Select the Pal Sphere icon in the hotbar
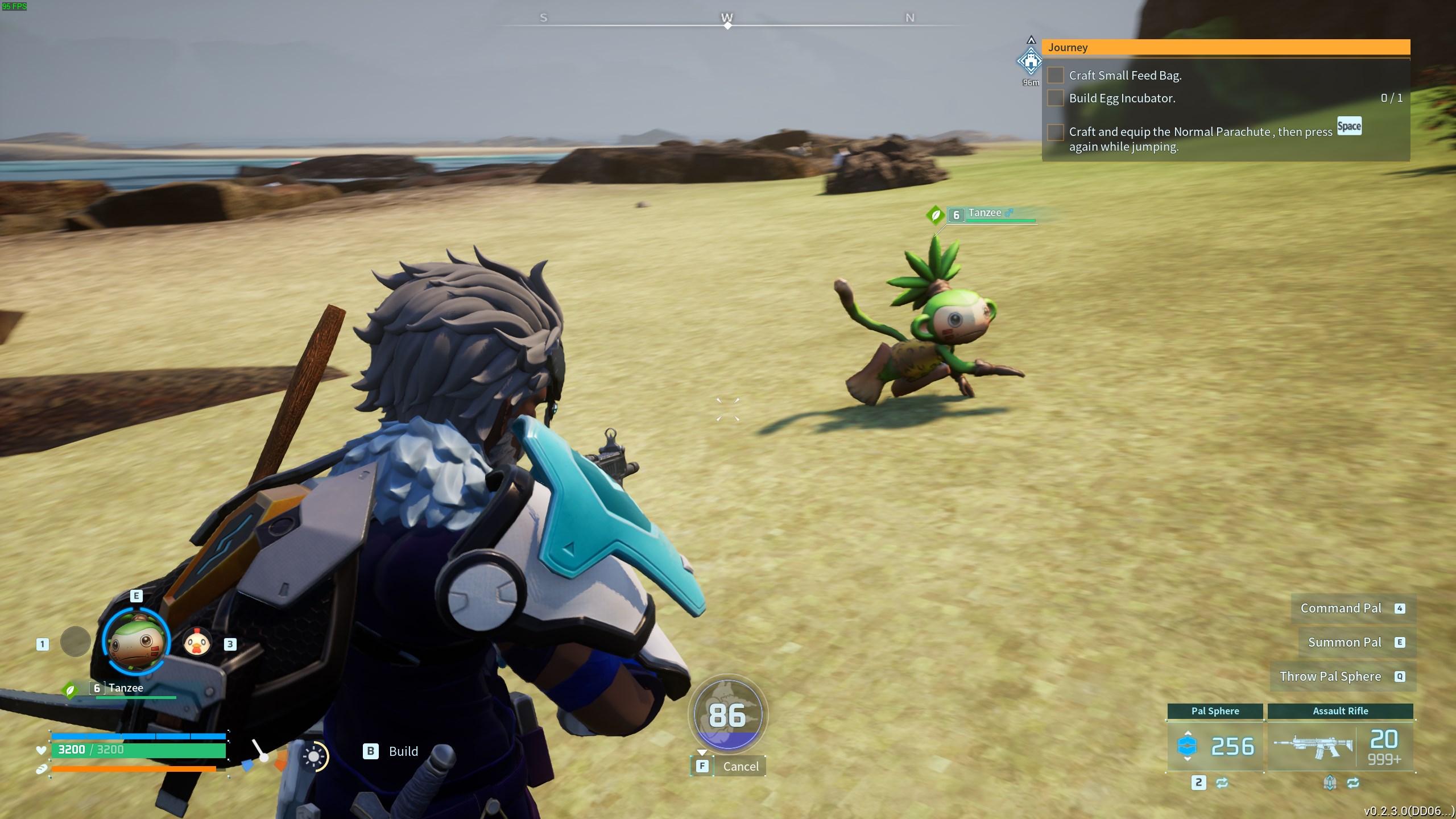The image size is (1456, 819). (x=1188, y=746)
